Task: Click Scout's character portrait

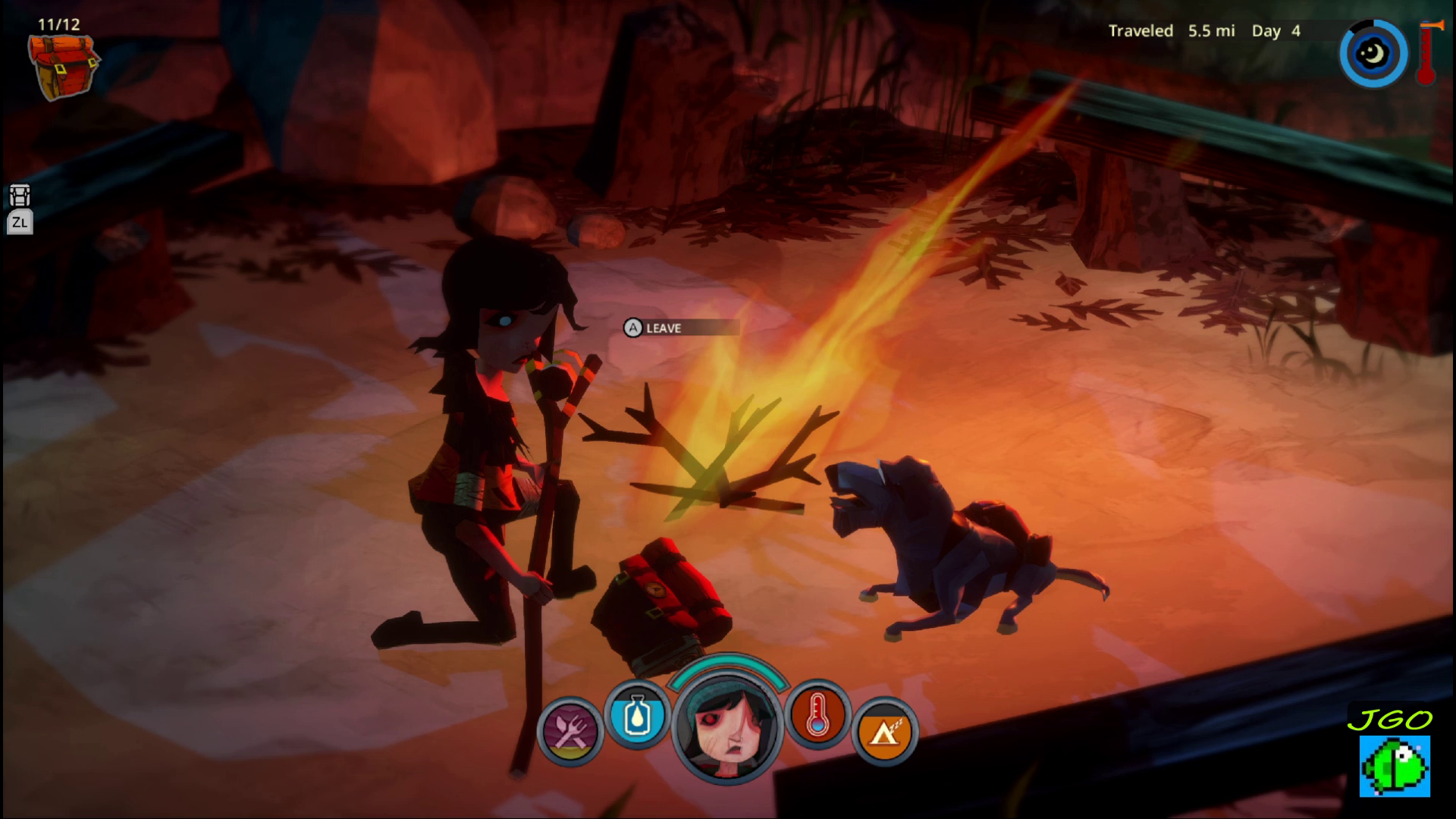Action: pos(726,730)
